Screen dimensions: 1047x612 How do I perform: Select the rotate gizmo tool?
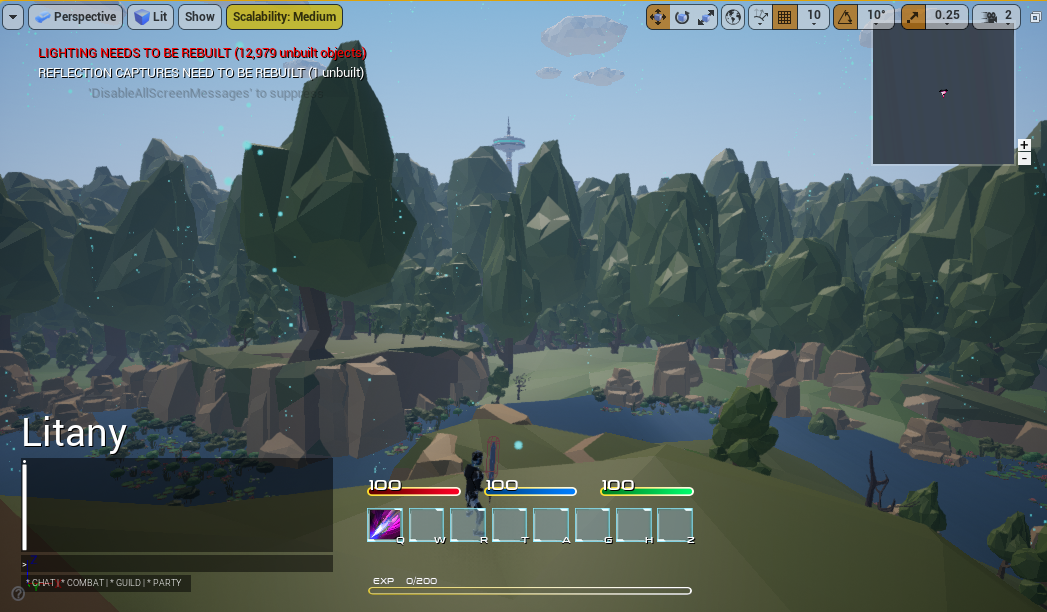682,17
